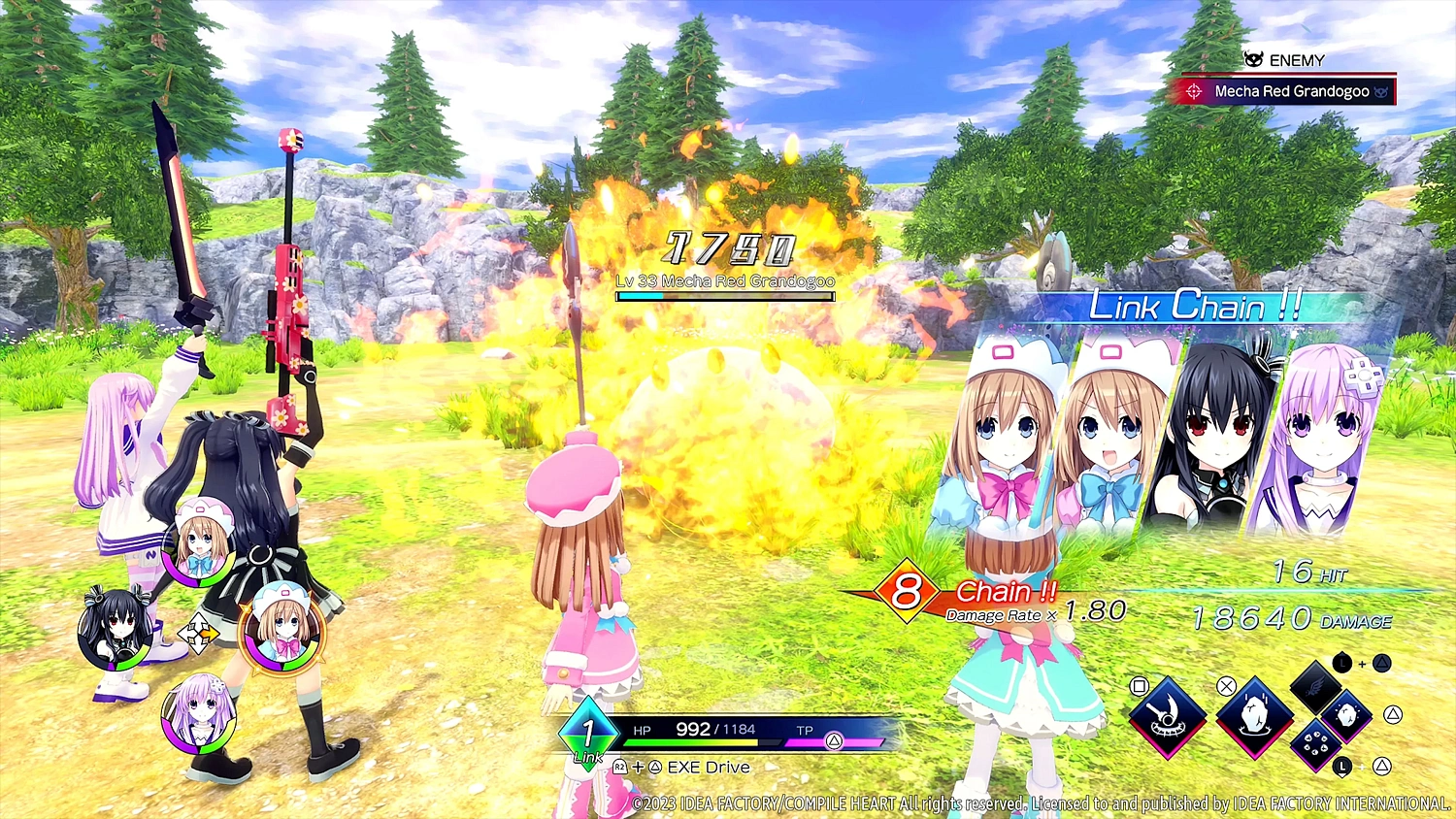Select the scythe skill bound to Square
This screenshot has width=1456, height=819.
pos(1168,718)
